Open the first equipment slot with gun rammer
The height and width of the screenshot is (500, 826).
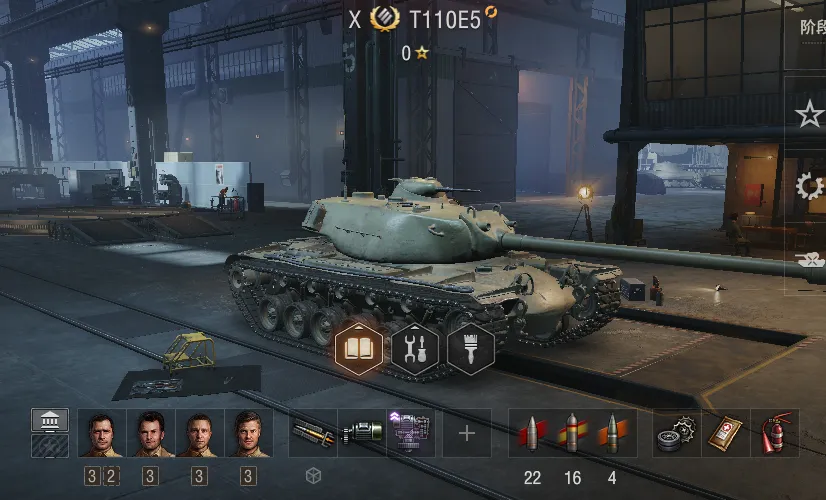coord(312,433)
